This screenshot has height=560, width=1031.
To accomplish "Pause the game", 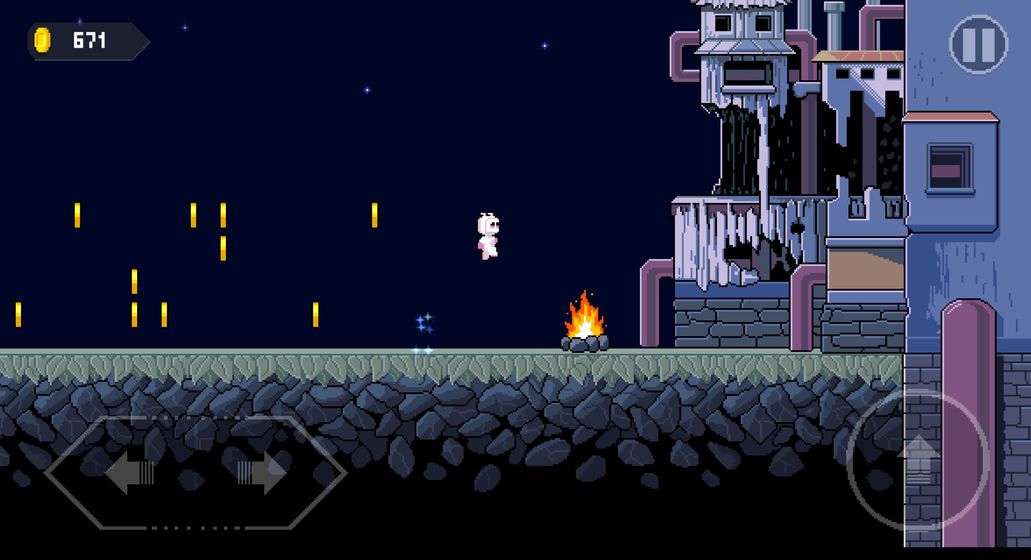I will (x=977, y=44).
